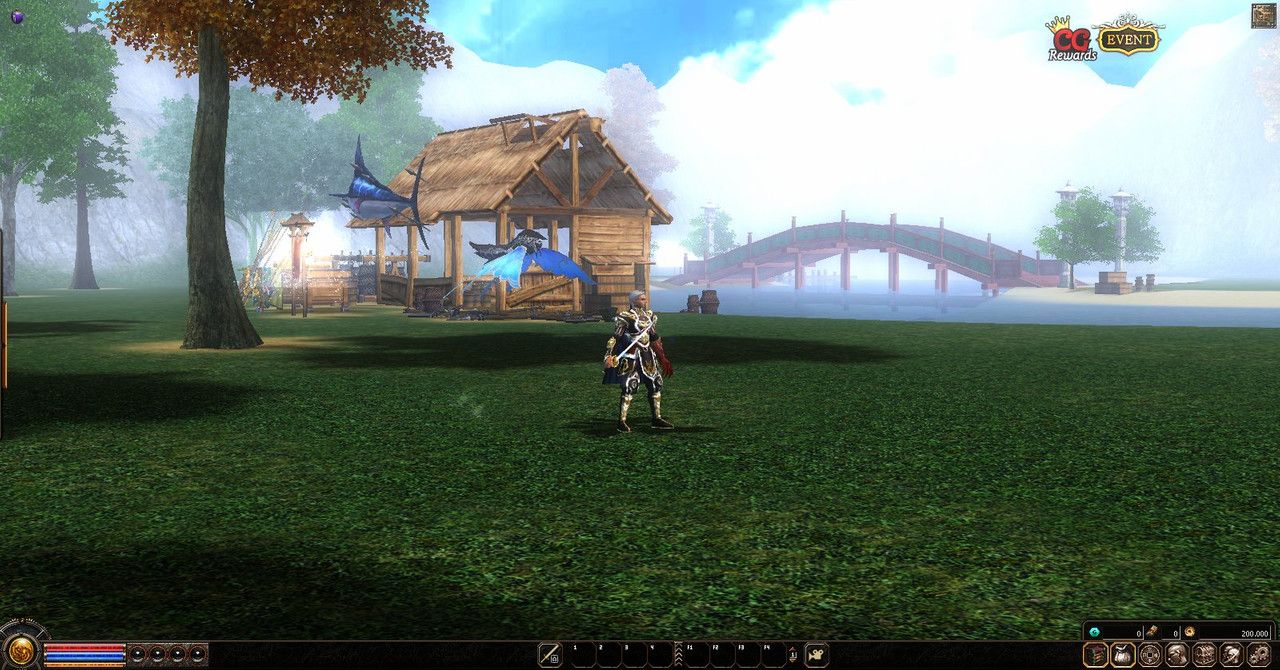Open the inventory bag
1280x670 pixels.
coord(1123,654)
